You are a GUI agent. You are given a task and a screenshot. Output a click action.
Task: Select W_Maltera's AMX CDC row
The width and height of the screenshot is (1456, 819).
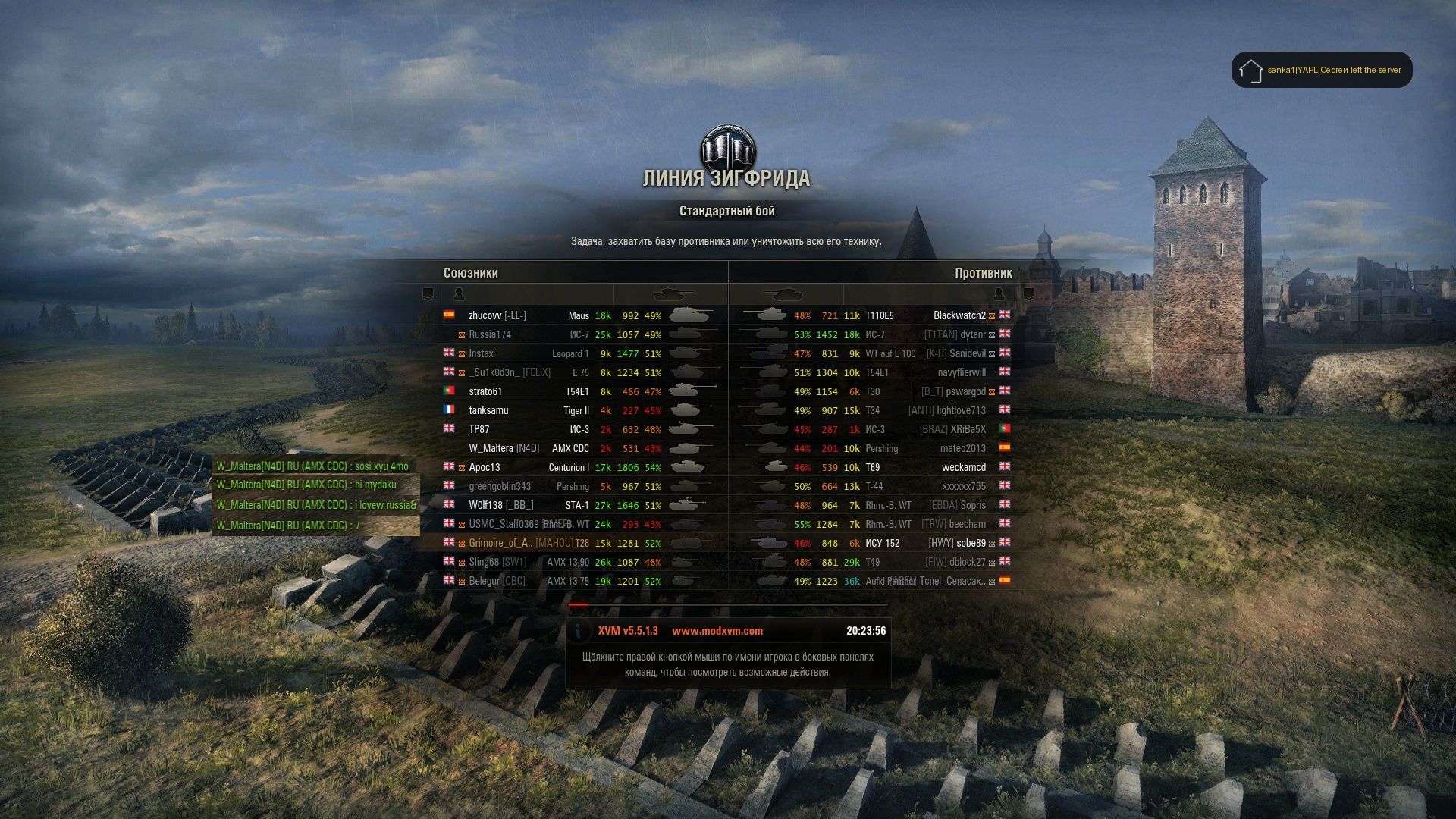click(504, 448)
